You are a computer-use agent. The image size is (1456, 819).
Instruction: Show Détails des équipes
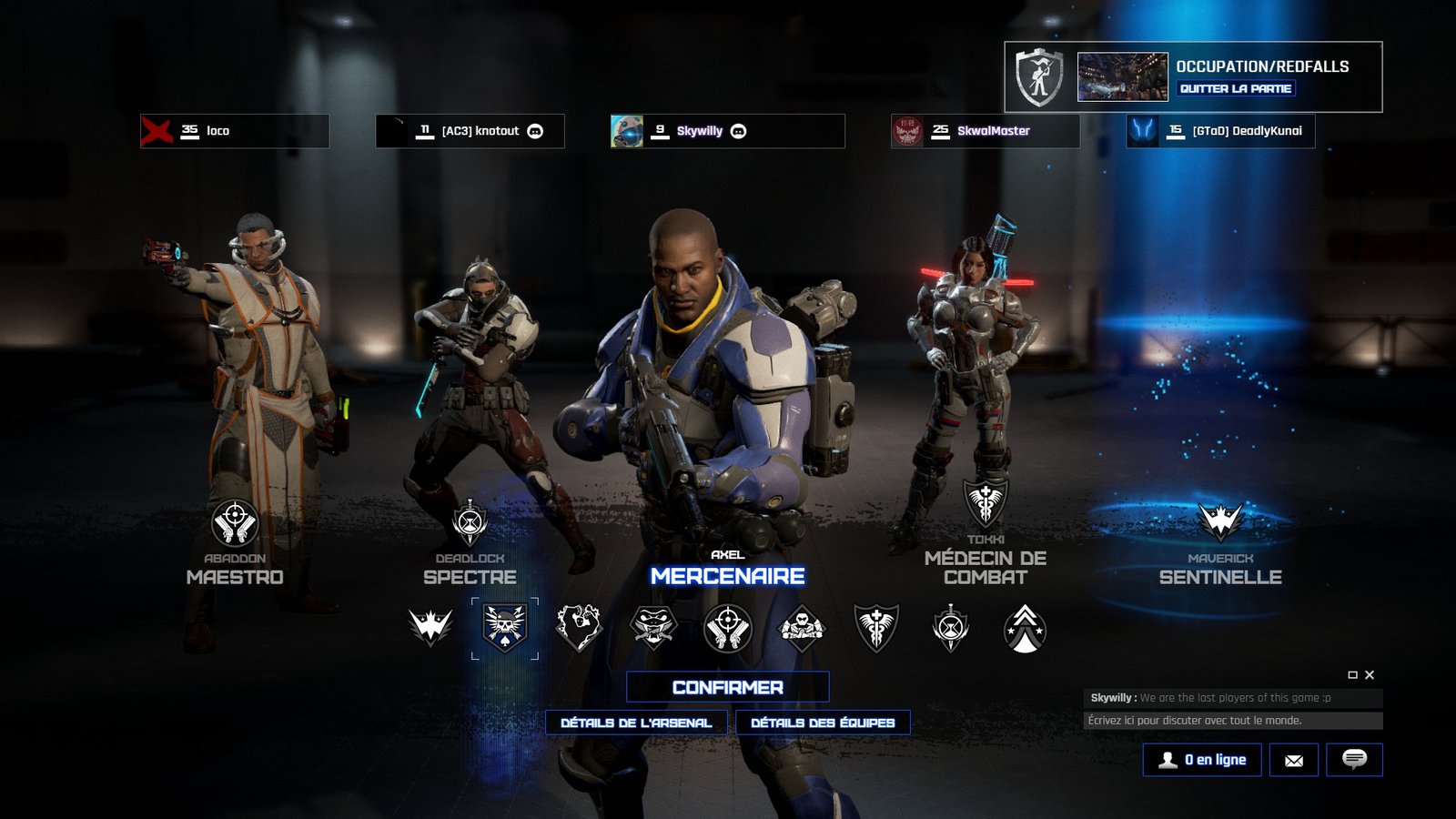click(823, 723)
